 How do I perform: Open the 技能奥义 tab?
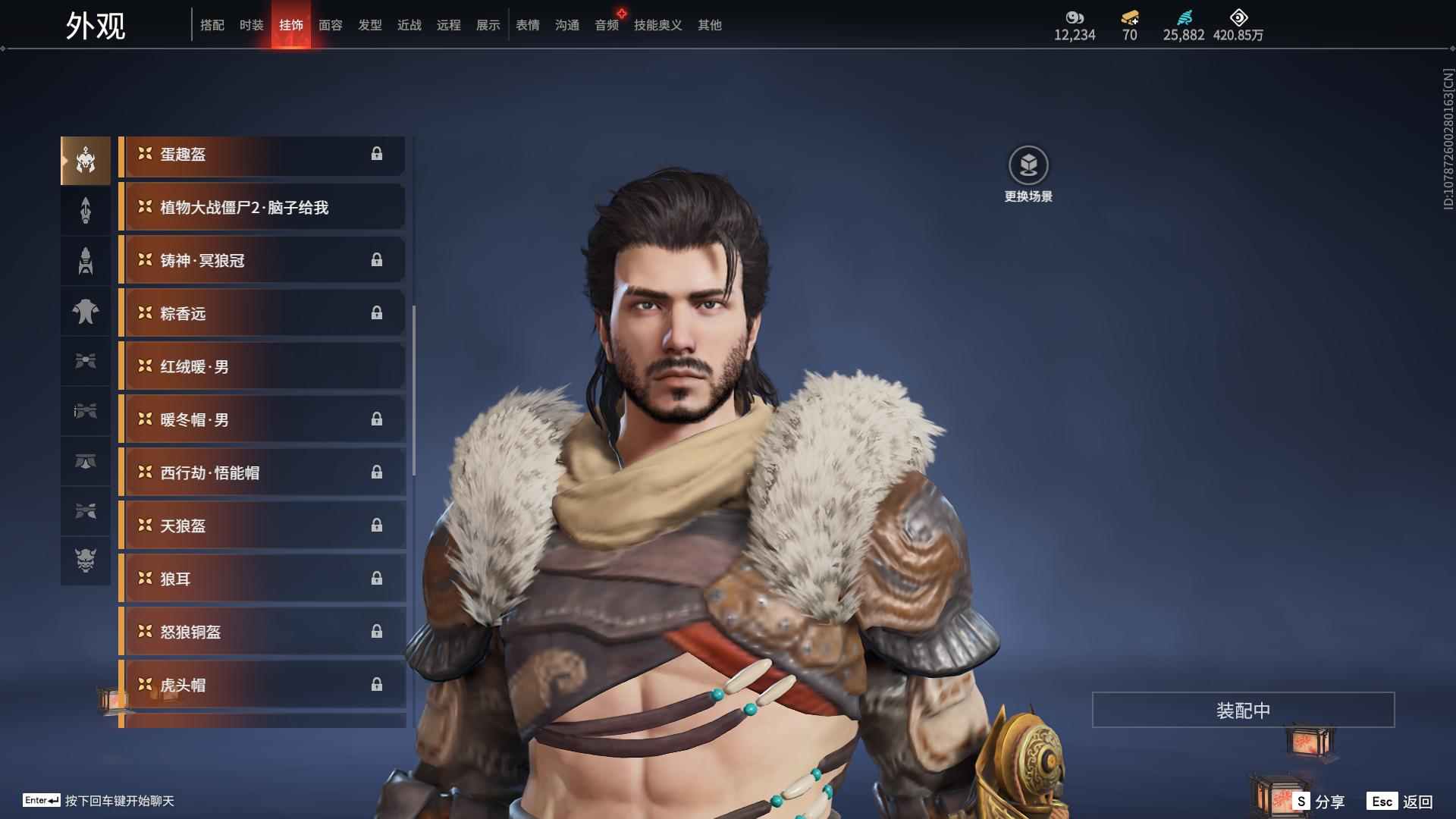pyautogui.click(x=657, y=25)
